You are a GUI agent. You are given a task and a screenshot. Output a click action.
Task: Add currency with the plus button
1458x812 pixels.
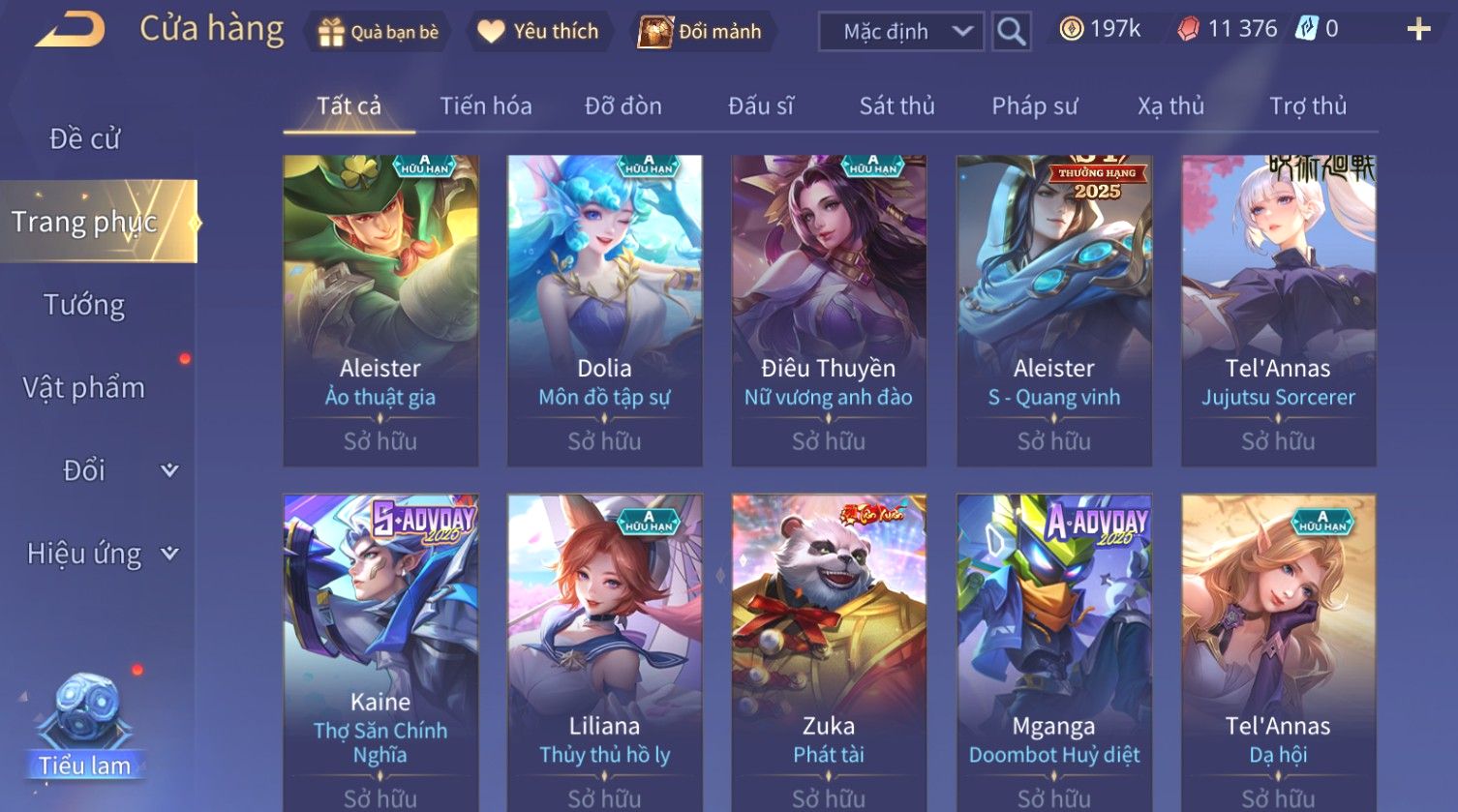(1418, 30)
